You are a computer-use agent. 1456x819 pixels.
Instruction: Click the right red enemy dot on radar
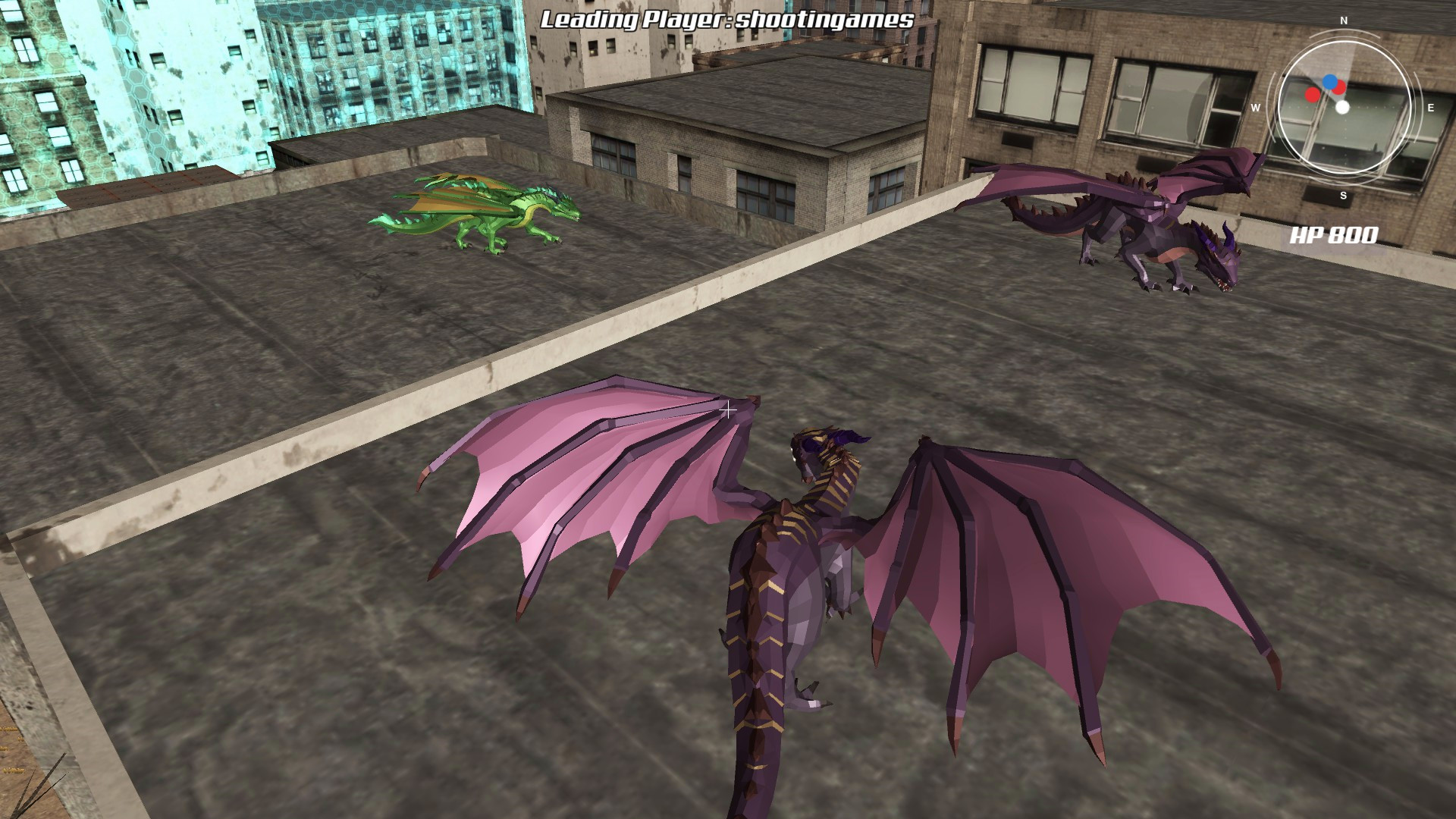click(1338, 86)
